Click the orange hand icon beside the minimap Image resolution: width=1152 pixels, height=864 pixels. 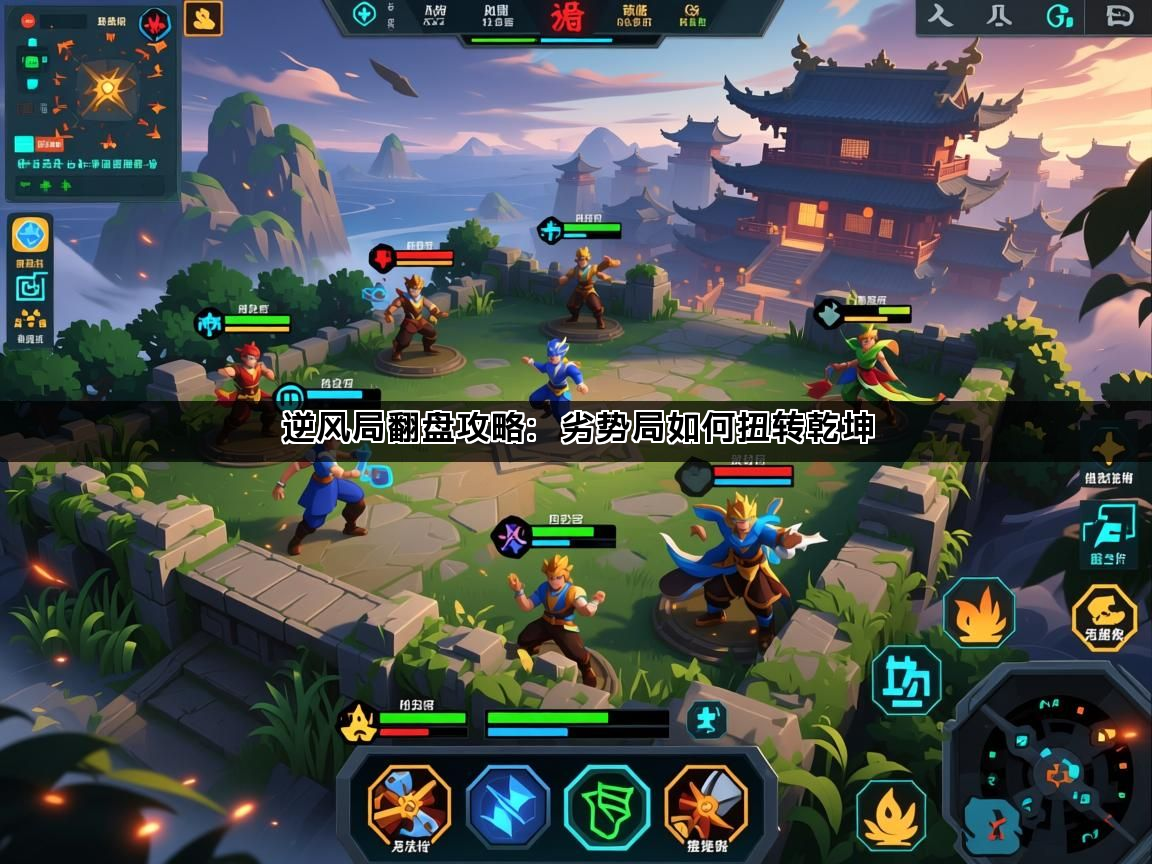click(203, 18)
